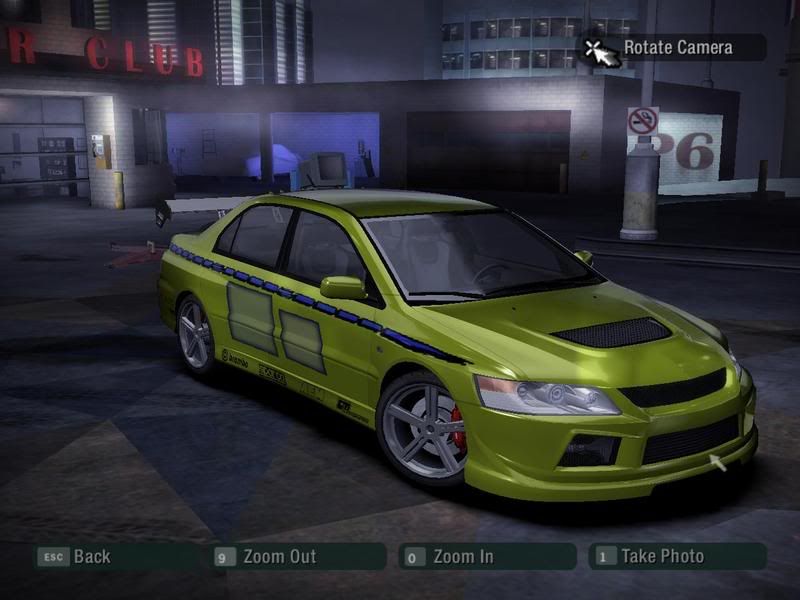Activate the Rotate Camera control
This screenshot has height=600, width=800.
[x=676, y=47]
